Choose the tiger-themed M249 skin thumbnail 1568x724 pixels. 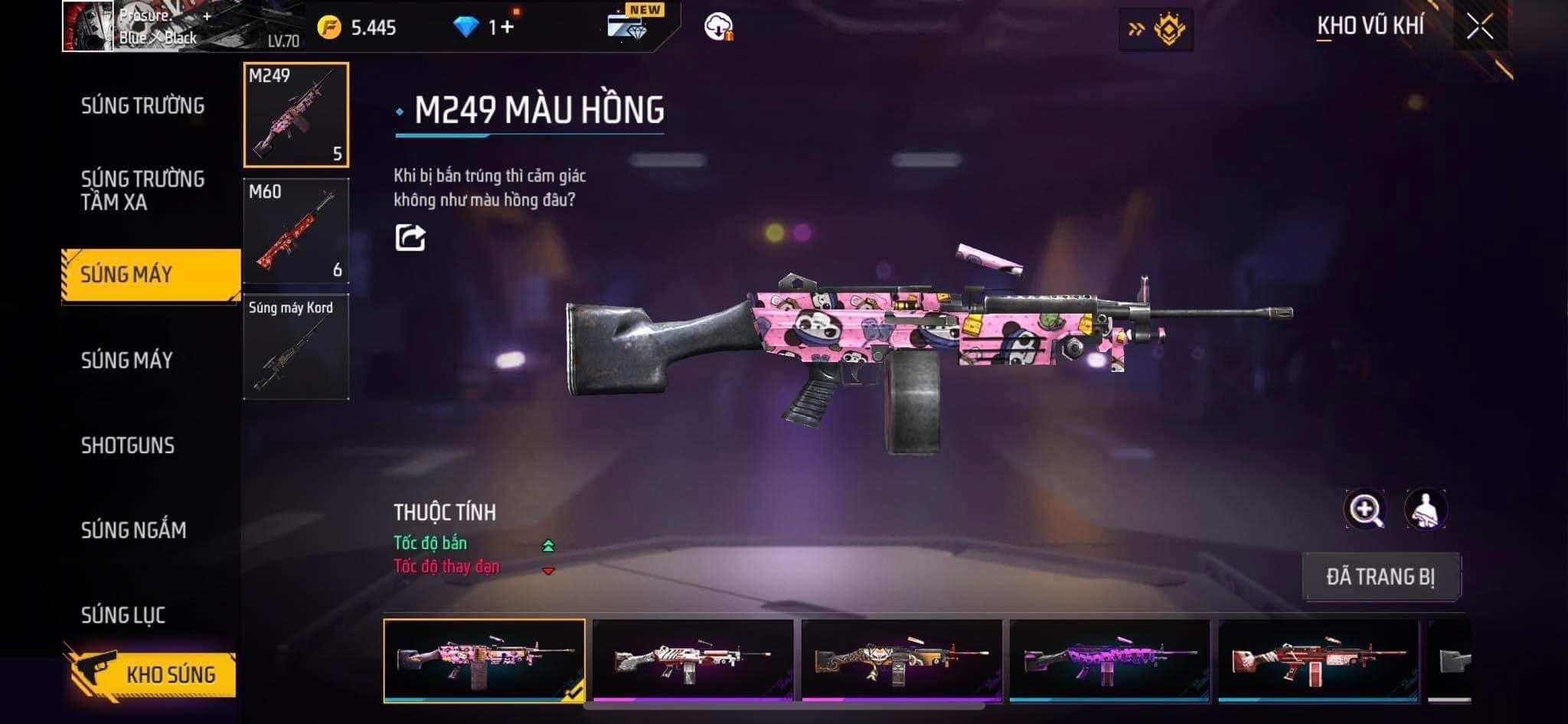coord(901,660)
